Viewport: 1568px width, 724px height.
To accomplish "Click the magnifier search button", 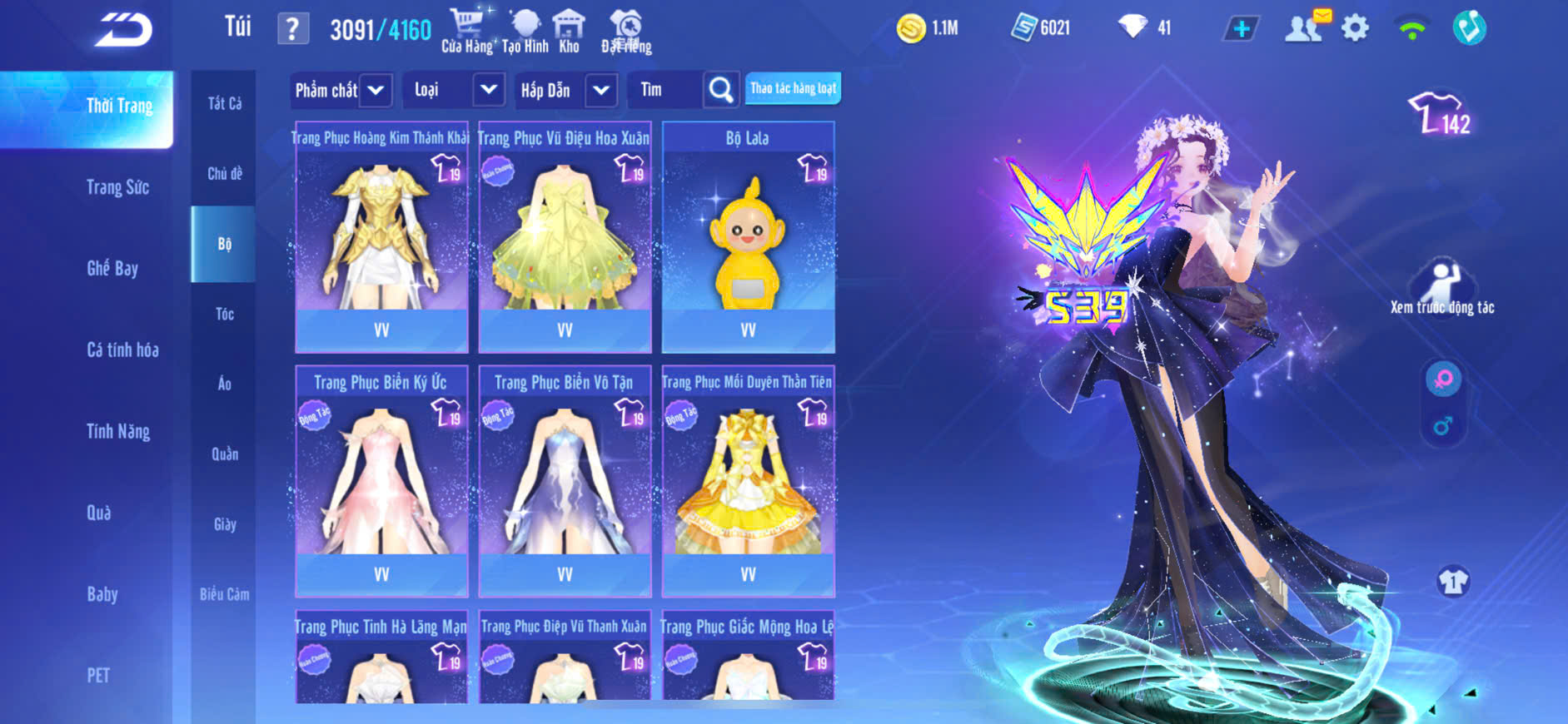I will tap(721, 90).
